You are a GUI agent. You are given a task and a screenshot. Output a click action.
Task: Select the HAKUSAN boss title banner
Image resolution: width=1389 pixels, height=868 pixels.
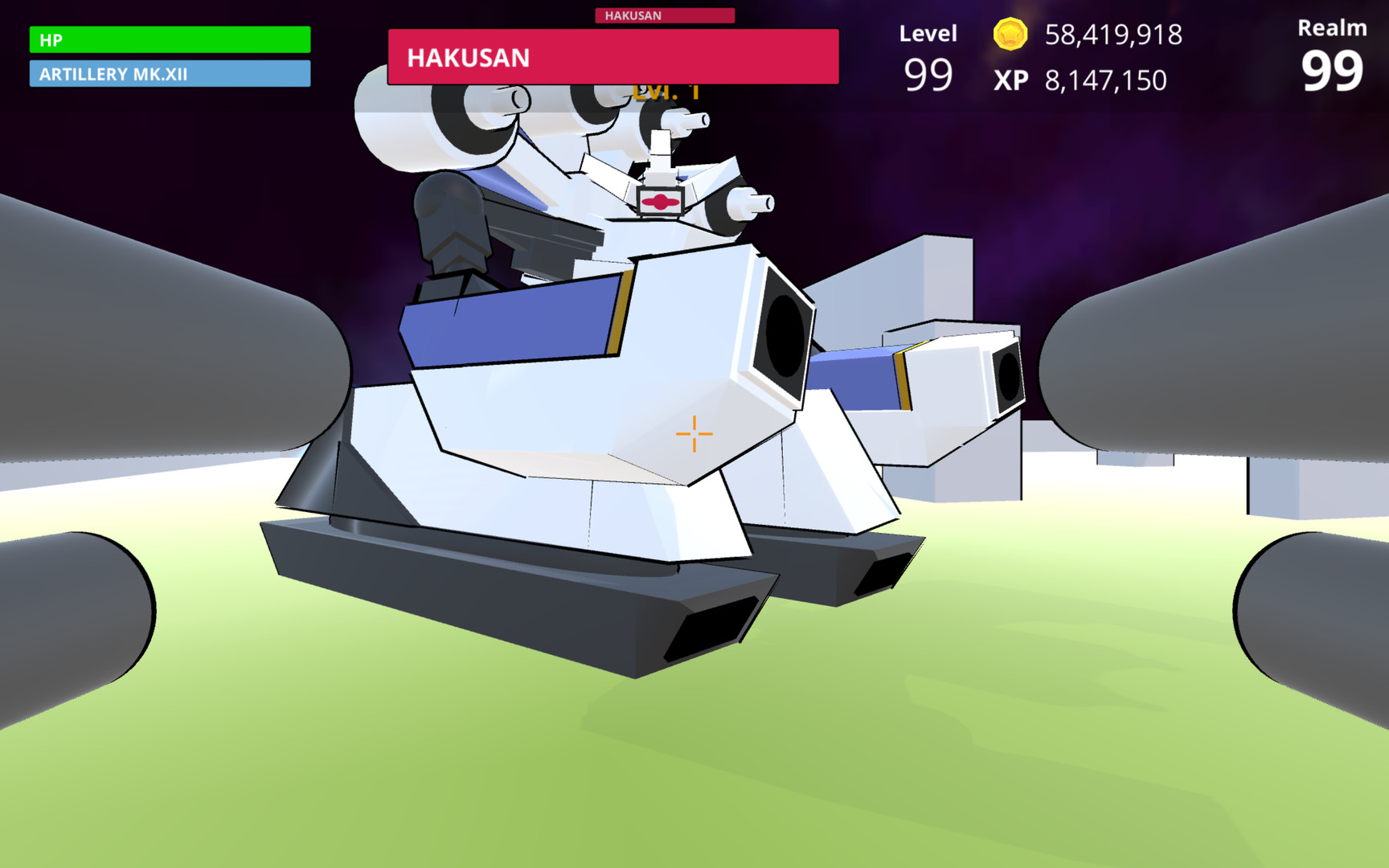tap(468, 58)
